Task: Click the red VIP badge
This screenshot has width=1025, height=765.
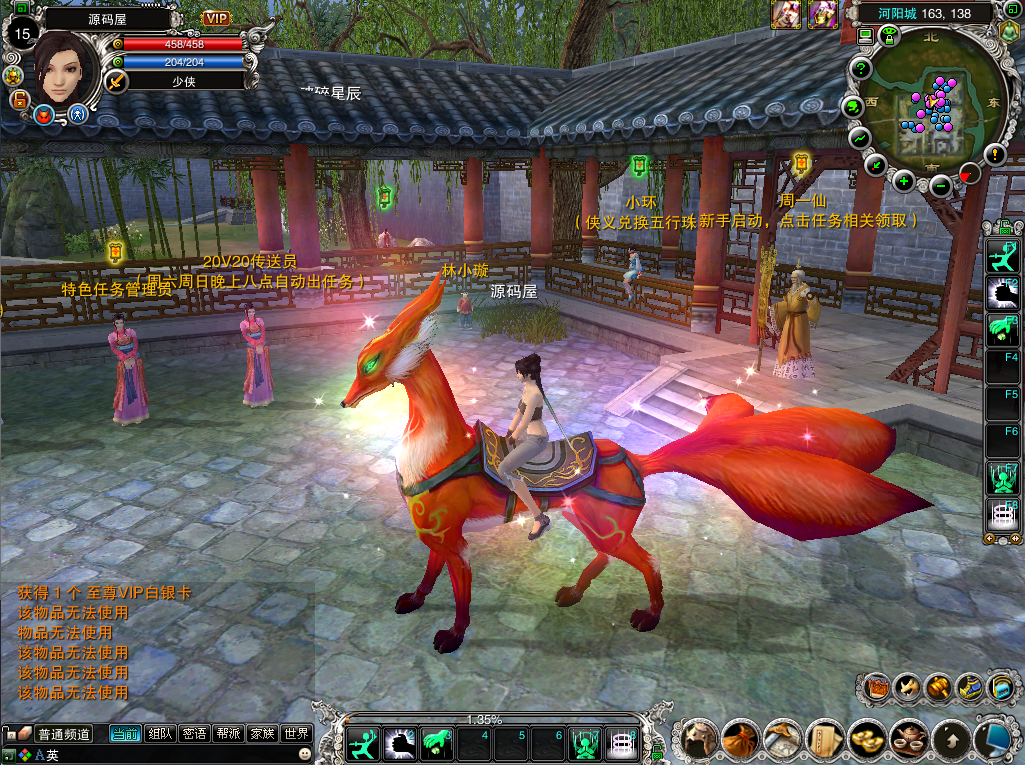Action: [x=216, y=18]
